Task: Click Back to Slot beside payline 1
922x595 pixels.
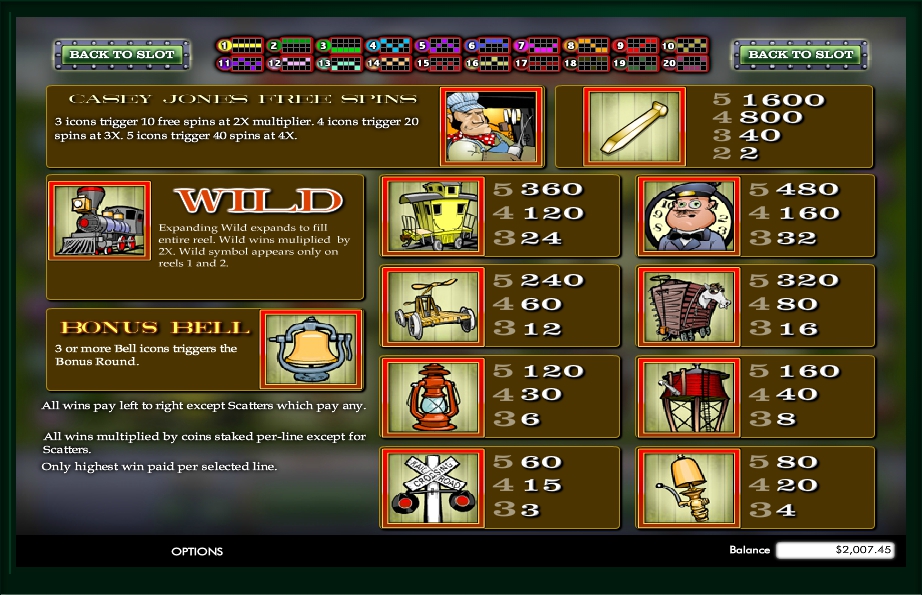Action: 122,54
